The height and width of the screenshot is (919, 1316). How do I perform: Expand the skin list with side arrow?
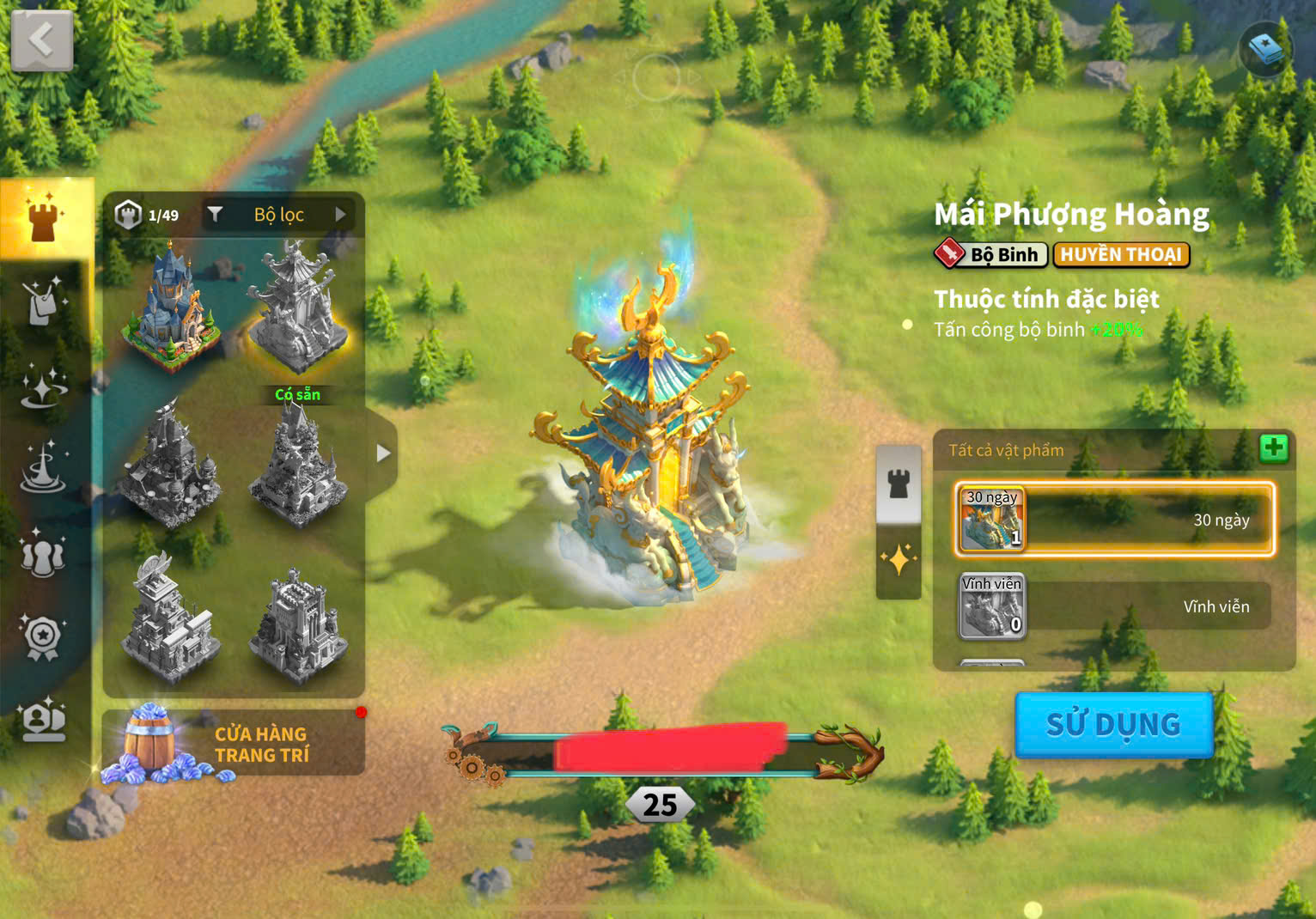click(383, 453)
